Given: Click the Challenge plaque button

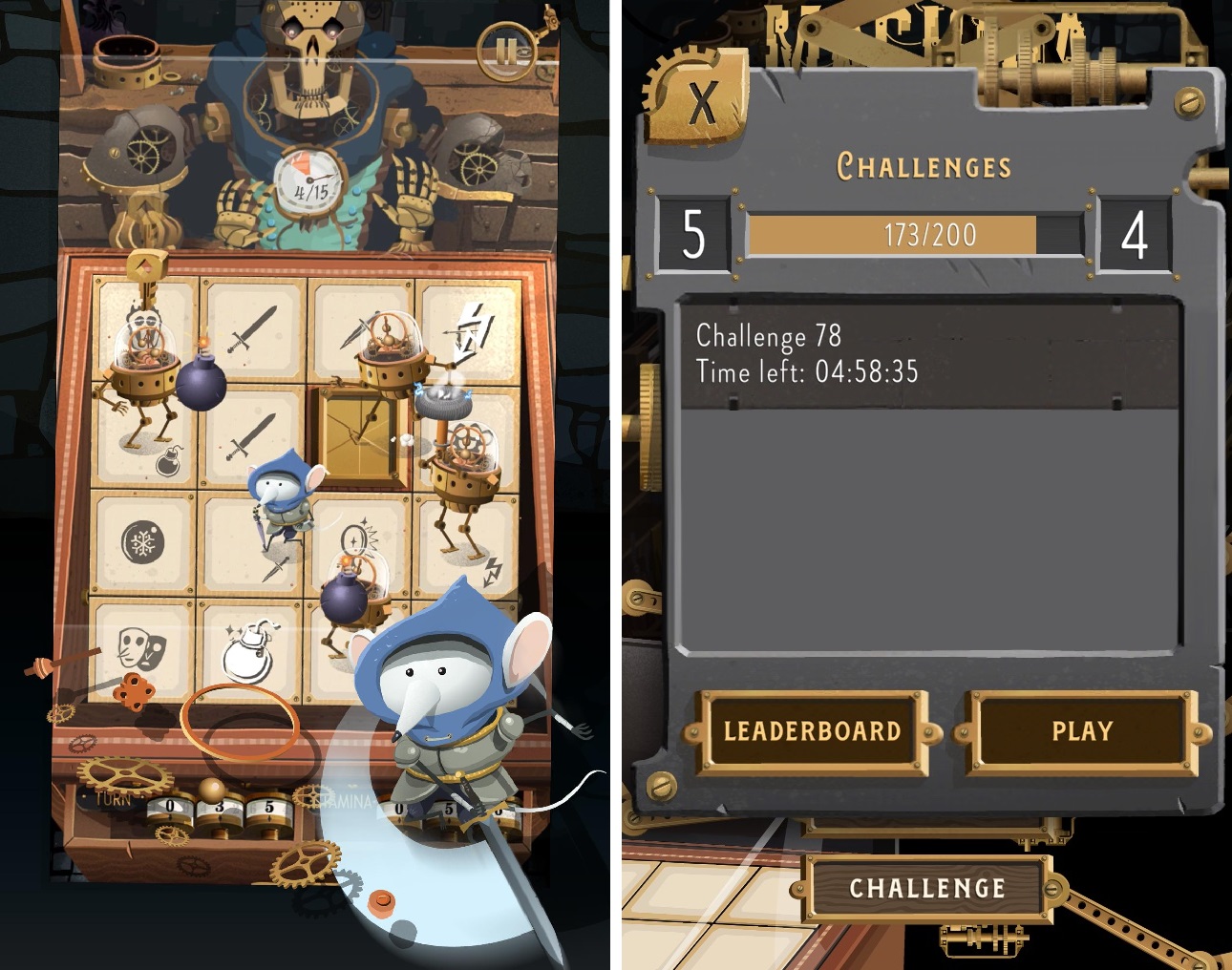Looking at the screenshot, I should pyautogui.click(x=926, y=888).
